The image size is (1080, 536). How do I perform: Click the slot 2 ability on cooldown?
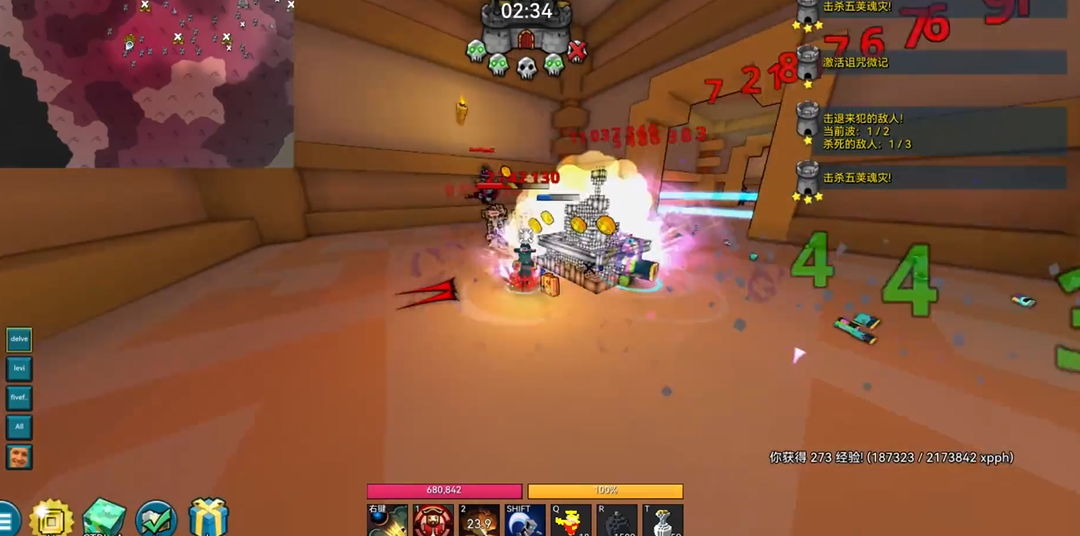[x=479, y=520]
